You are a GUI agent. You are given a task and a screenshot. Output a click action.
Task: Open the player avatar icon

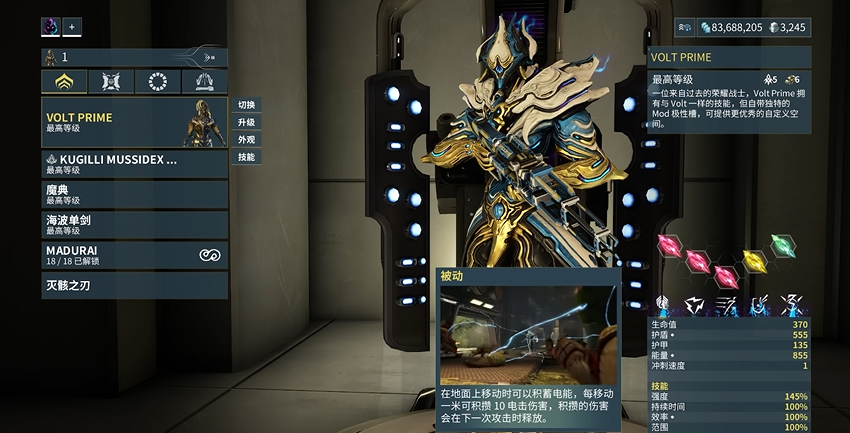50,27
